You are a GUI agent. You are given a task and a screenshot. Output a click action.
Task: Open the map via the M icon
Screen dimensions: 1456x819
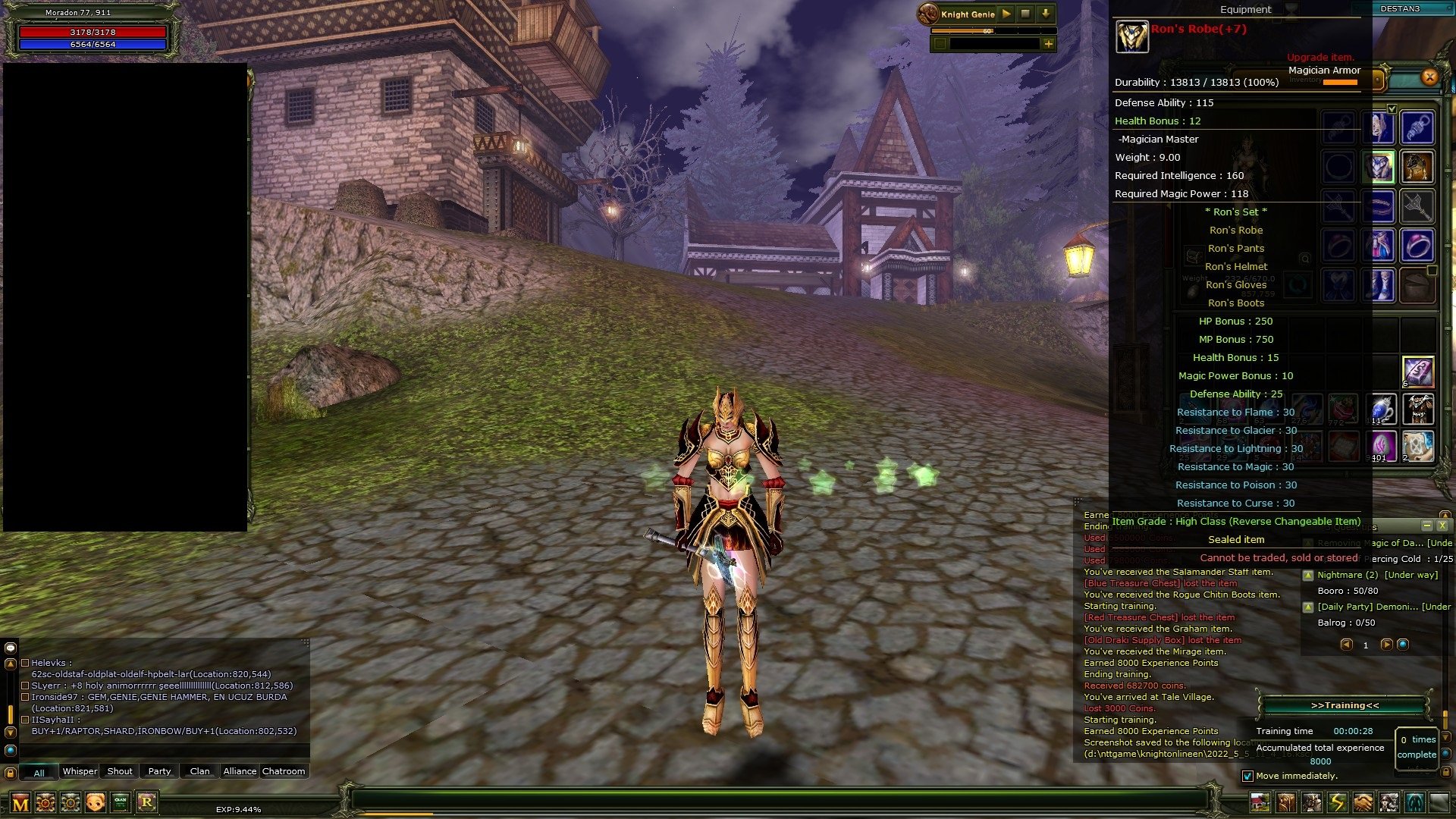click(x=19, y=802)
